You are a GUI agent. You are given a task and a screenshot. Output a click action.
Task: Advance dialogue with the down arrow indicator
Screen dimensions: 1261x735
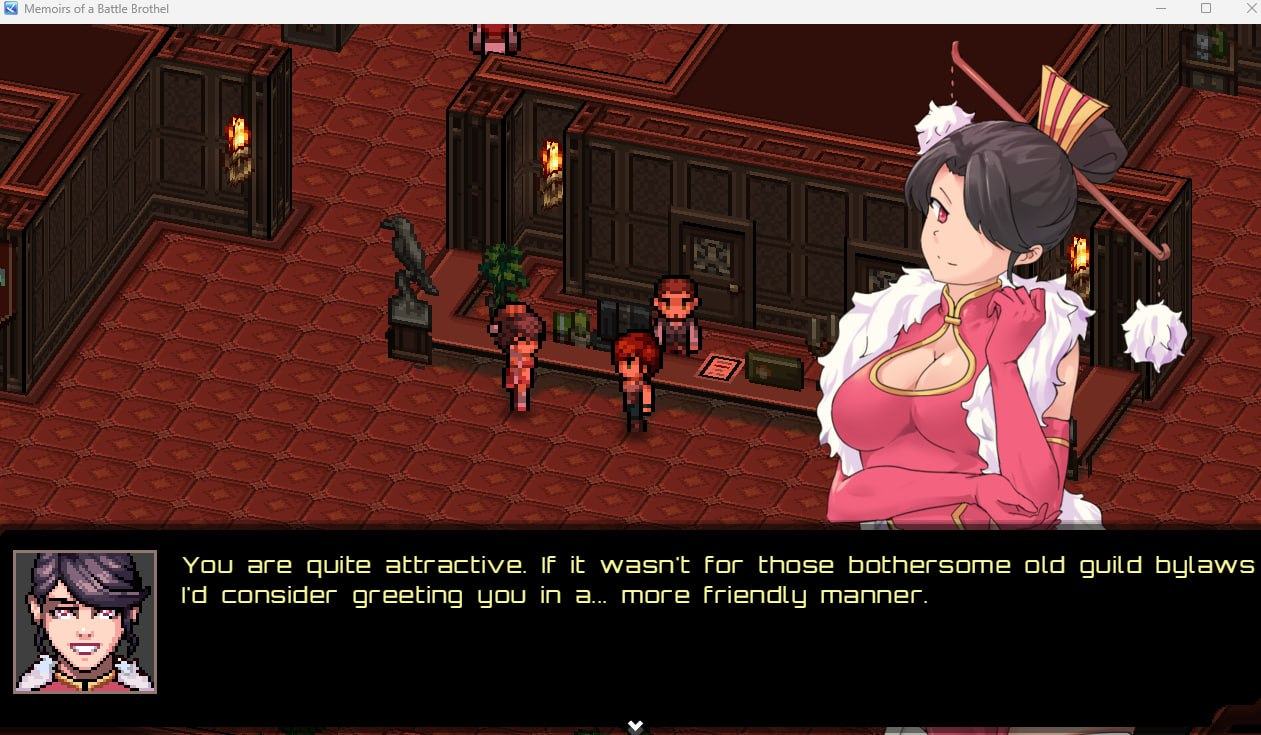(634, 725)
